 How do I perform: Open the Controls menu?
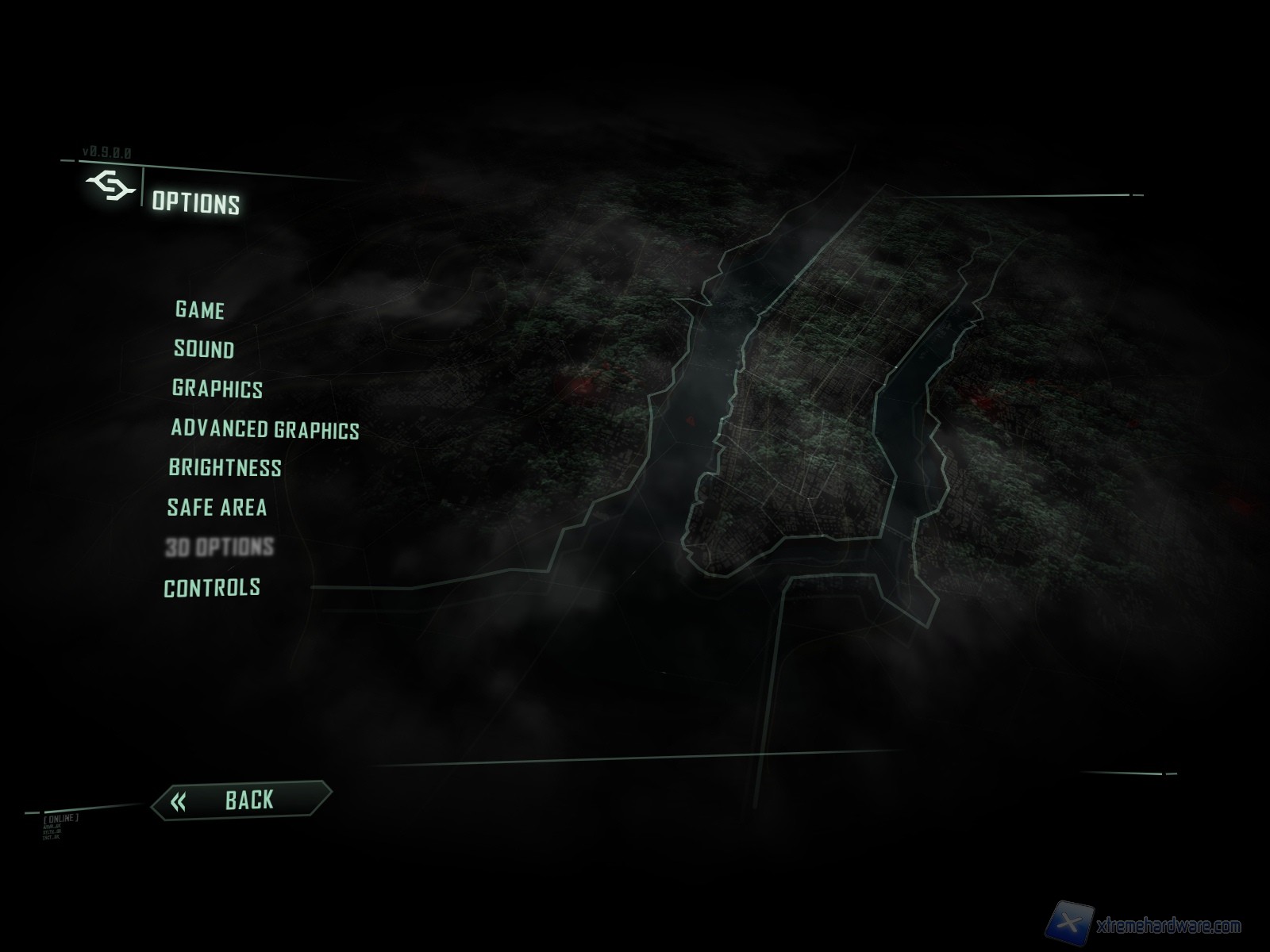click(212, 588)
